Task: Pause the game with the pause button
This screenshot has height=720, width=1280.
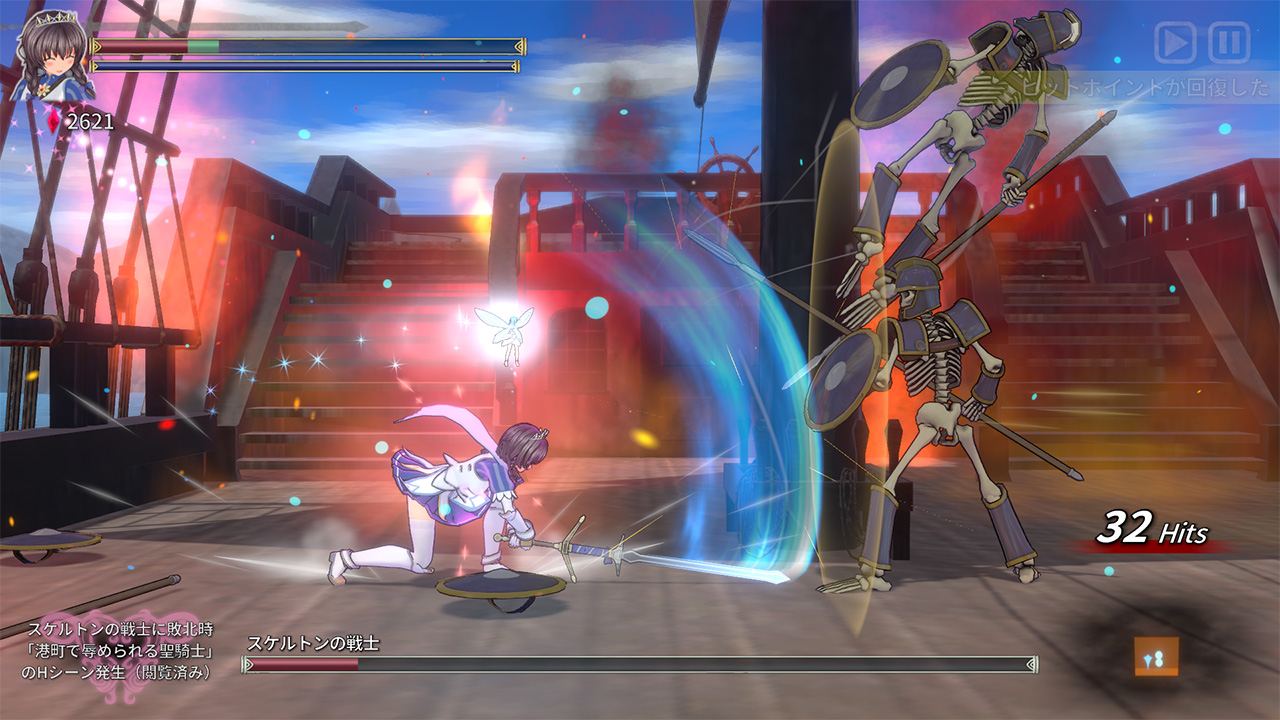Action: 1229,43
